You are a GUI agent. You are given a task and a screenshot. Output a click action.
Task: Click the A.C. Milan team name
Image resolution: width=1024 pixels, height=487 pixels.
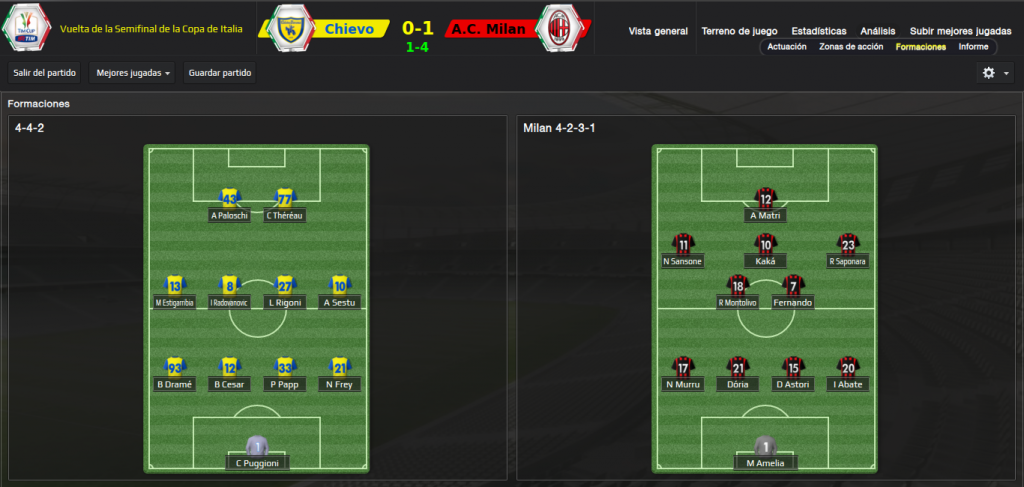[488, 29]
